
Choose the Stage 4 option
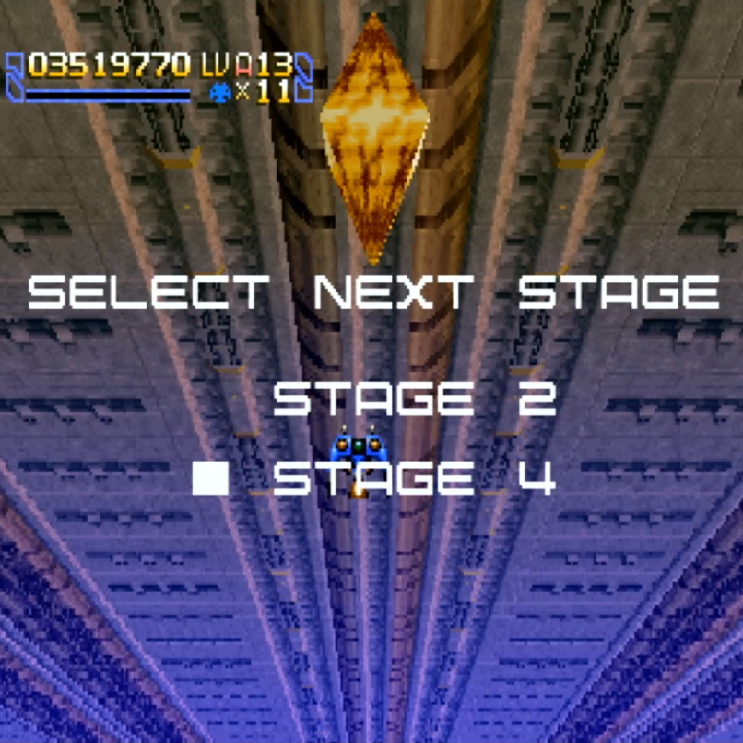point(414,480)
